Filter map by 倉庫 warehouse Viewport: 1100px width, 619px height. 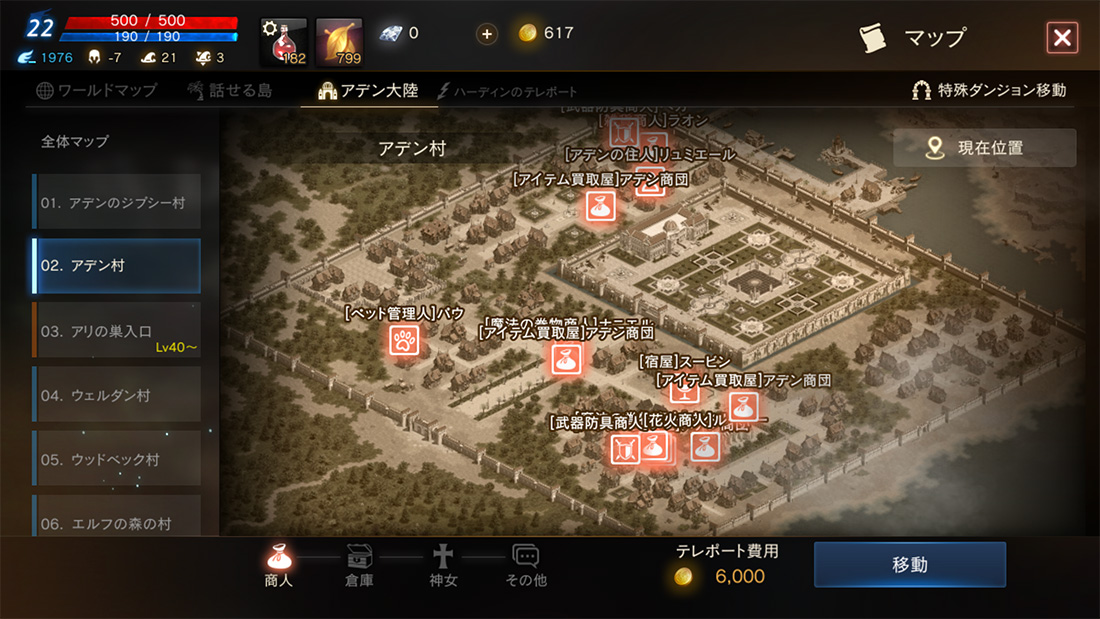(359, 566)
